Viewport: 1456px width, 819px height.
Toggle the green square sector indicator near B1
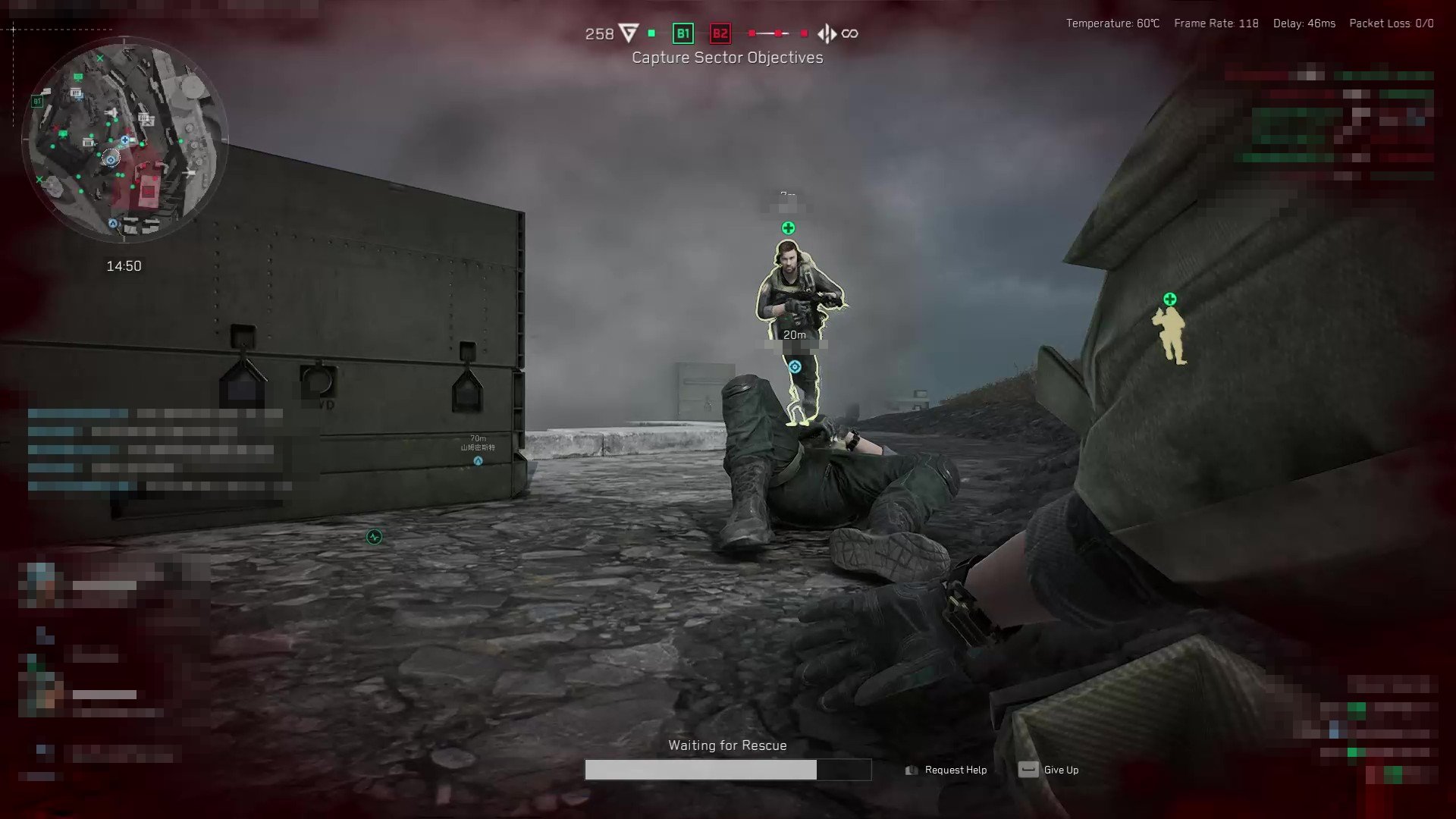[x=650, y=33]
